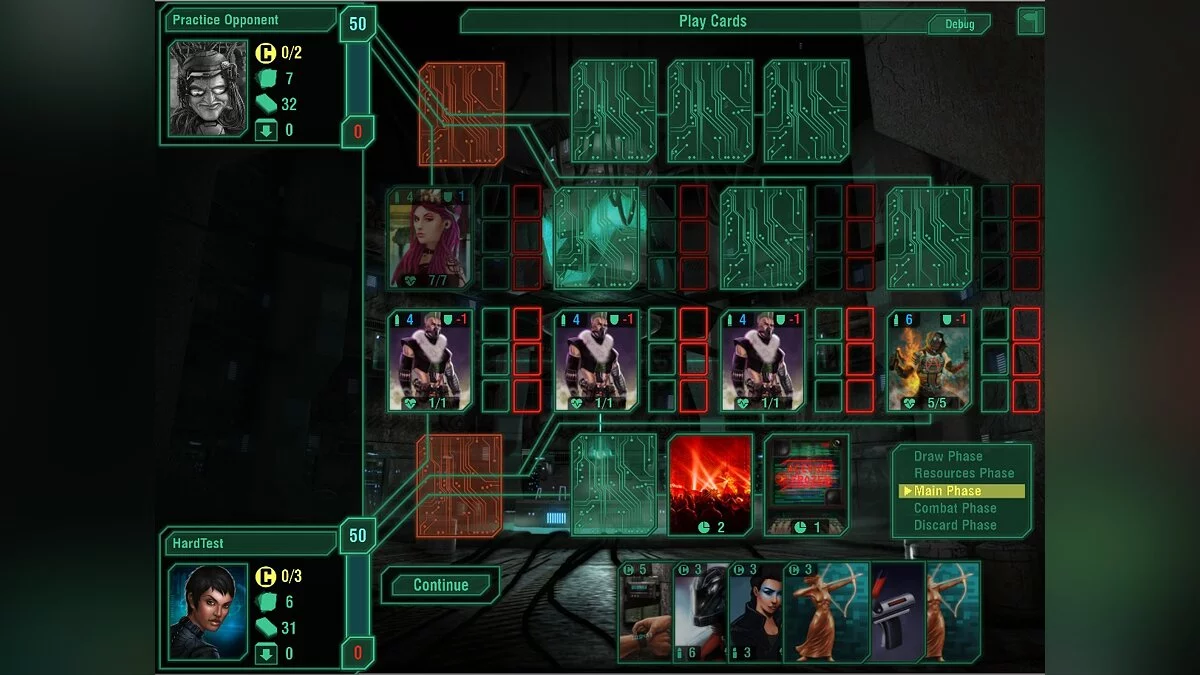Viewport: 1200px width, 675px height.
Task: Select the silver pistol card in hand
Action: point(896,612)
